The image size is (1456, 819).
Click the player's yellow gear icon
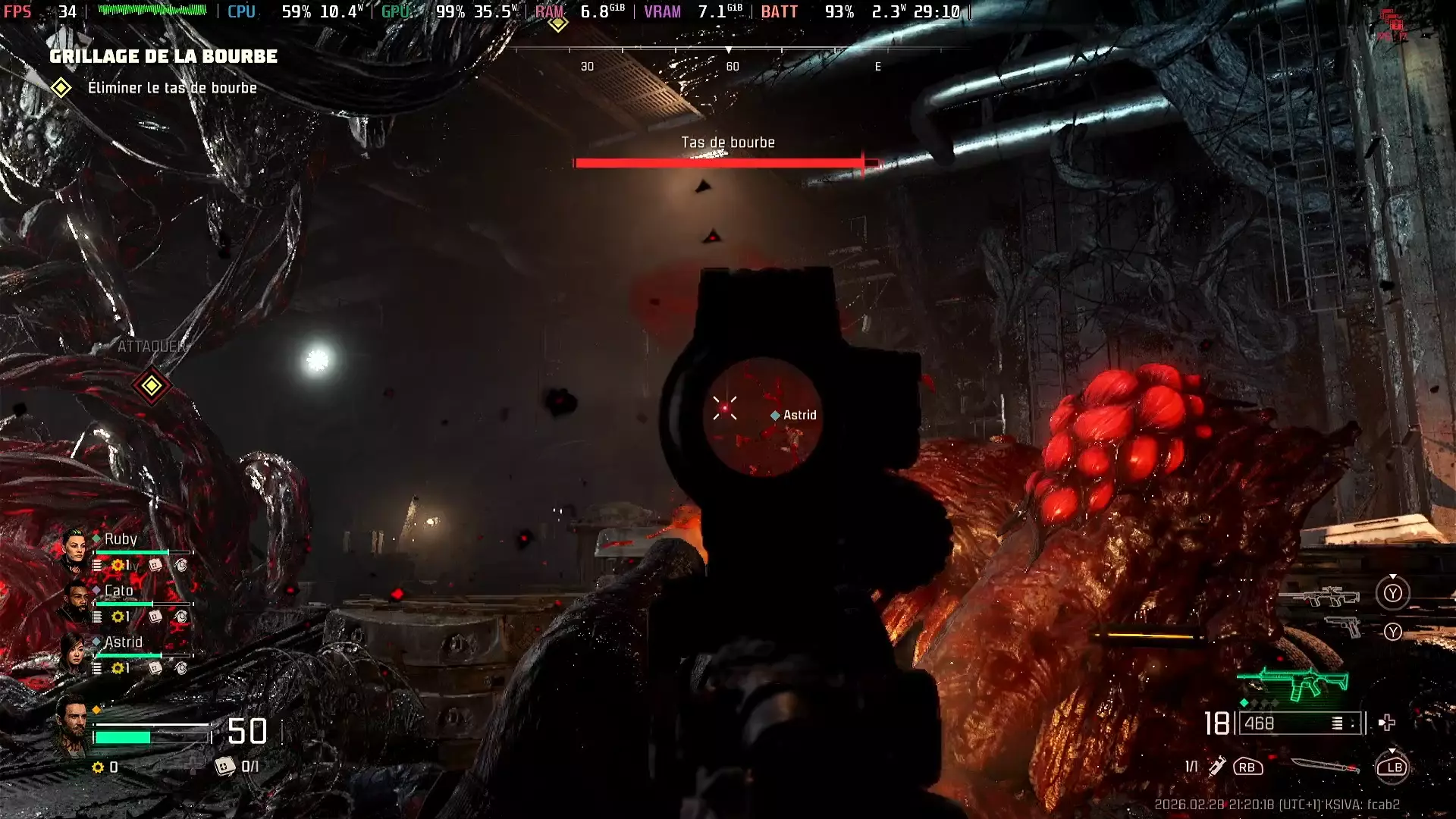click(98, 767)
